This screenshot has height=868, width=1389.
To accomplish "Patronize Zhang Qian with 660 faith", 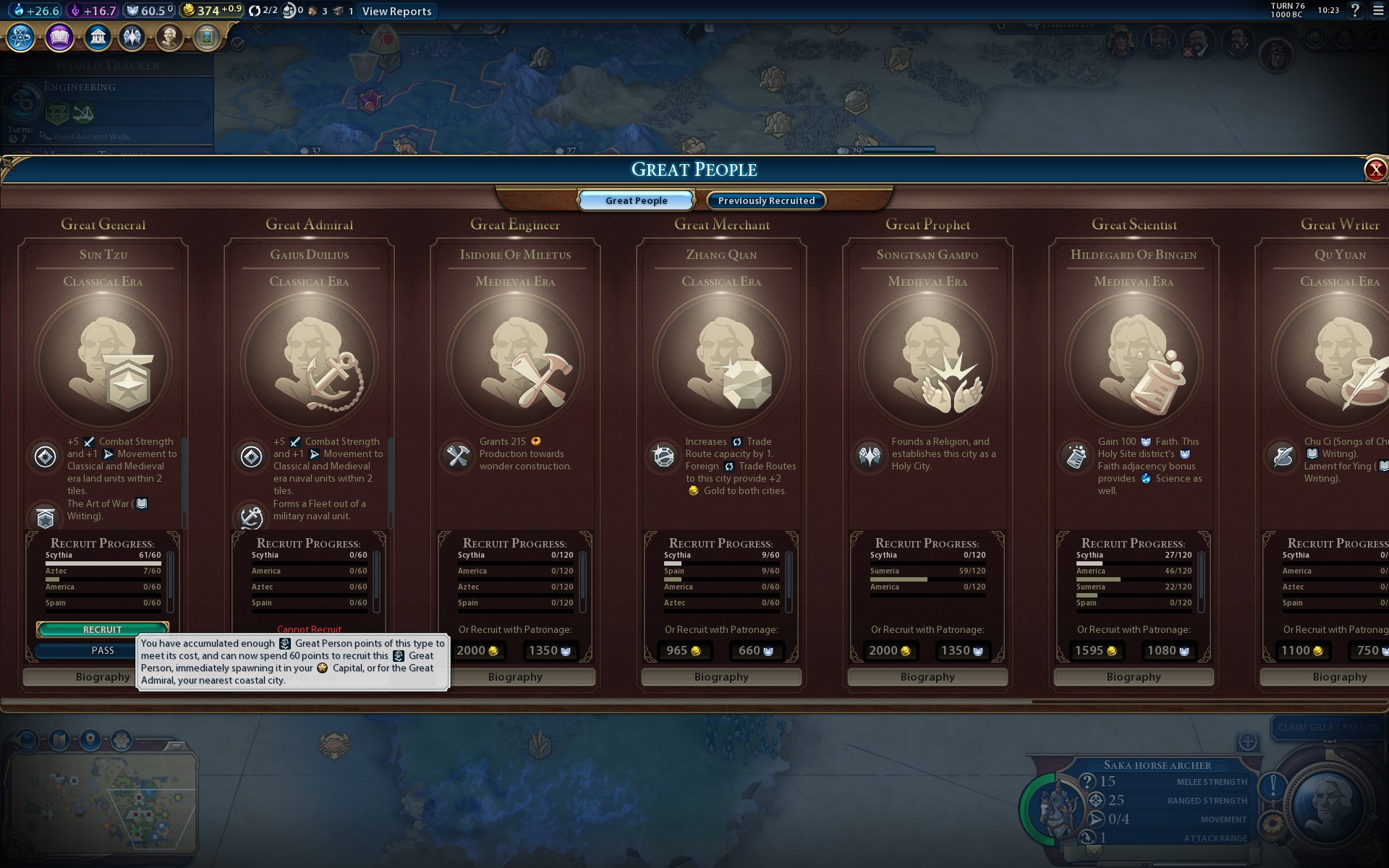I will coord(756,650).
